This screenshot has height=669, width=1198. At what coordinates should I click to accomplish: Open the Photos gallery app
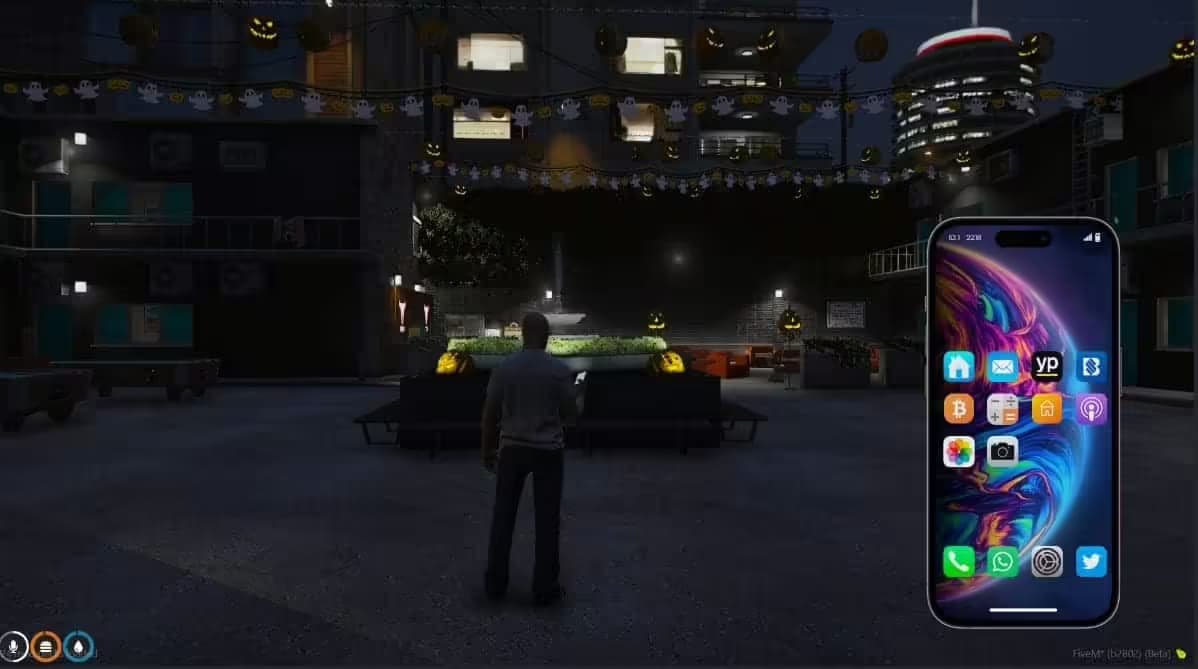(958, 452)
